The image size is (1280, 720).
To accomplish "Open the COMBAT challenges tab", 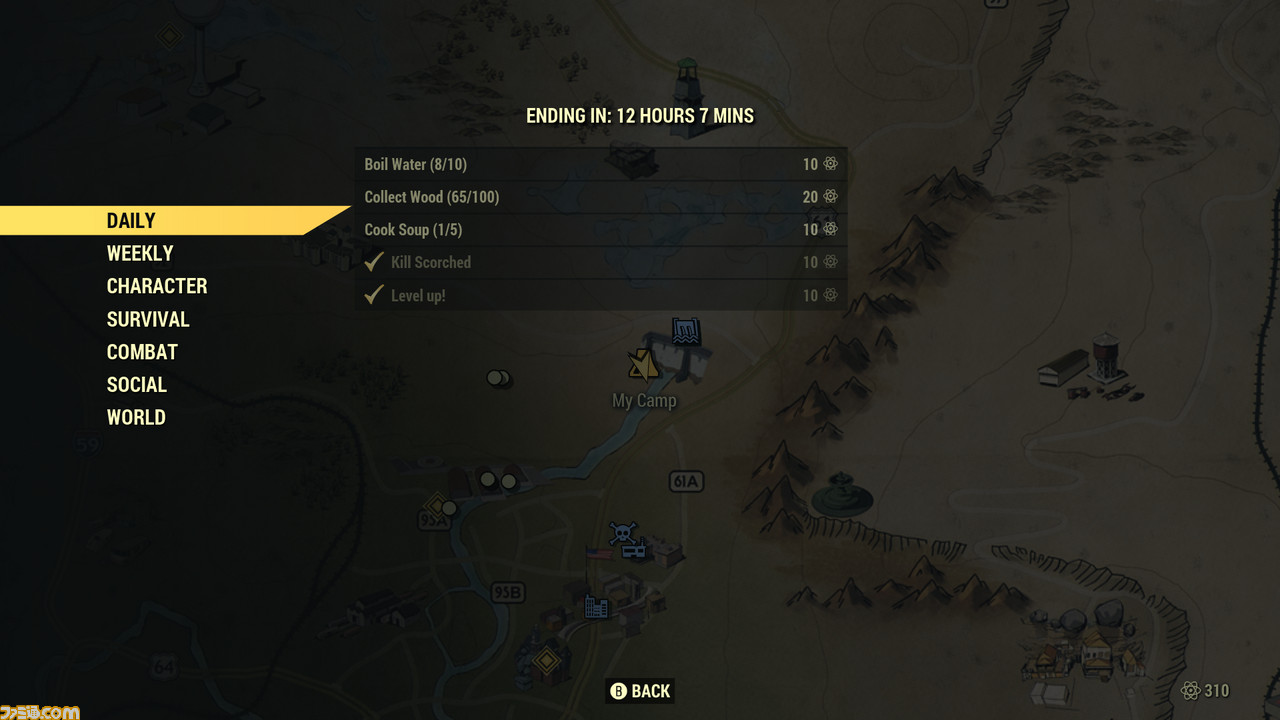I will click(142, 352).
